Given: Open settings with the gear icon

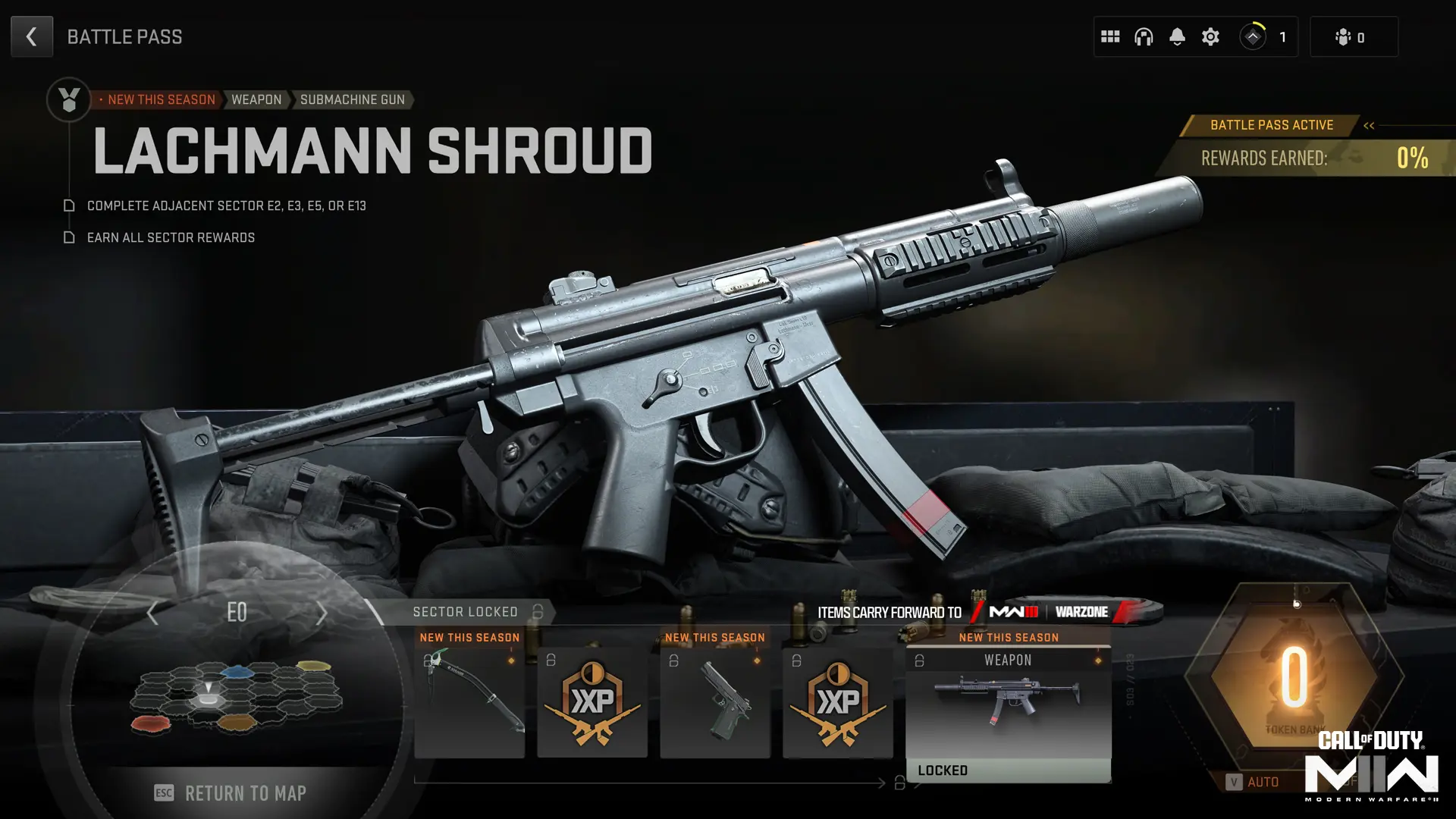Looking at the screenshot, I should tap(1210, 36).
